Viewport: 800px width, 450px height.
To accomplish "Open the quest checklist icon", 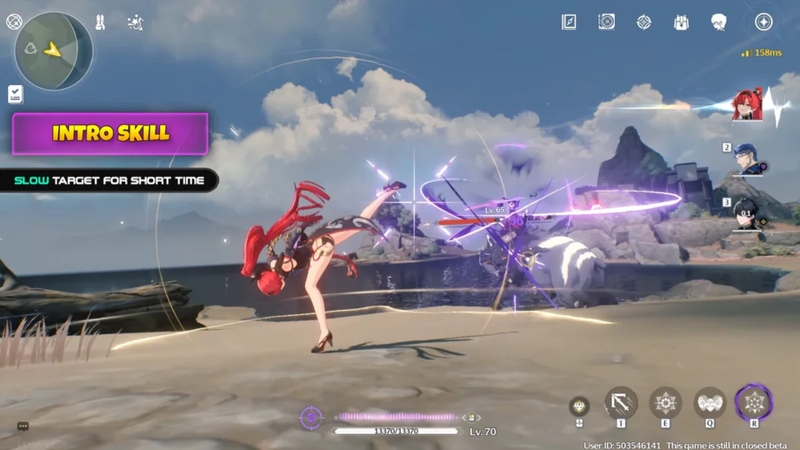I will pos(16,93).
